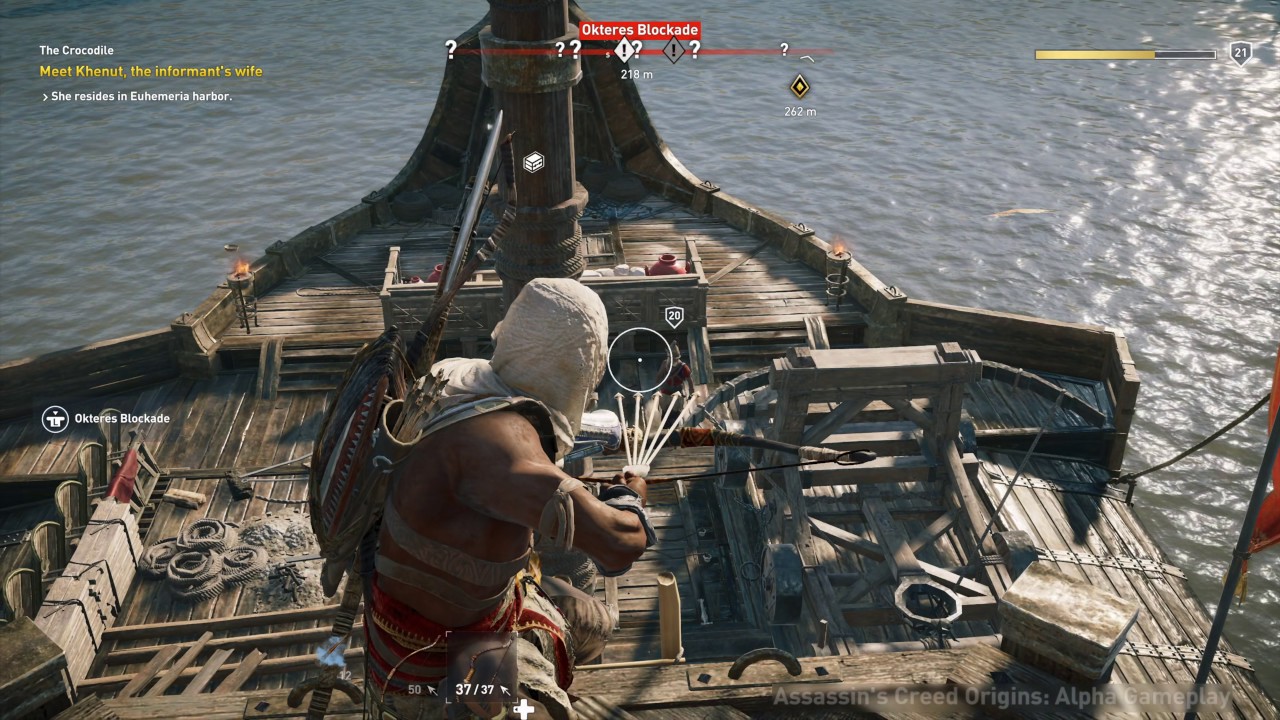1280x720 pixels.
Task: Select the Meet Khenut quest objective
Action: pyautogui.click(x=151, y=71)
